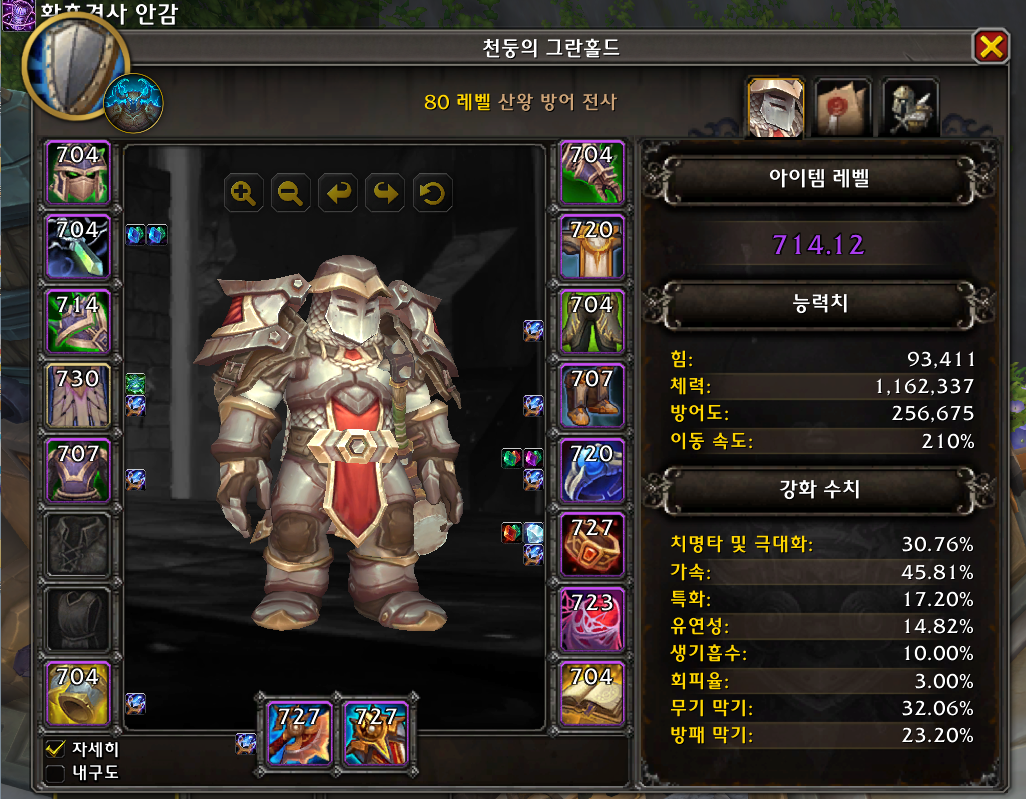Rotate the model with the right arrow
Screen dimensions: 1026x799
(x=385, y=193)
